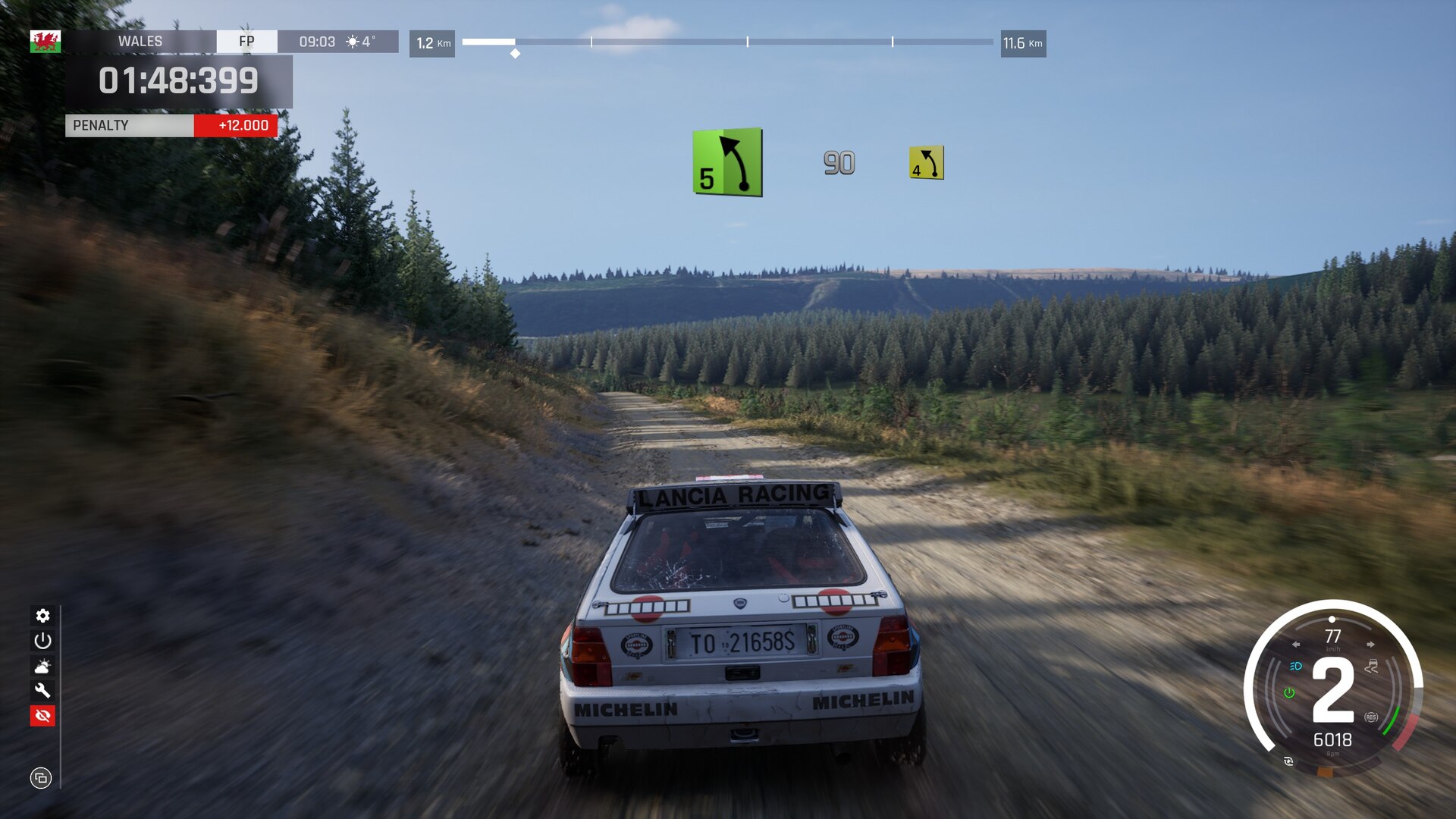
Task: Toggle the red crossed-out eye icon
Action: [x=42, y=715]
